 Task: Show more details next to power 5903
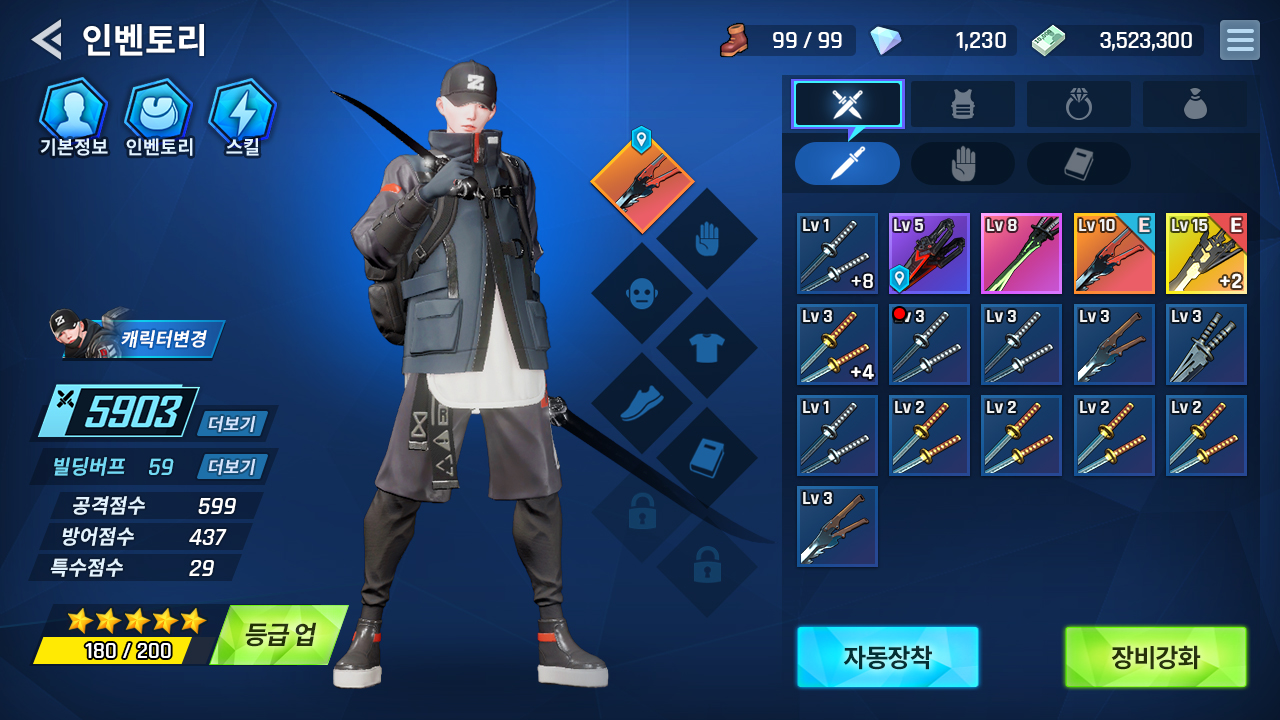point(232,424)
